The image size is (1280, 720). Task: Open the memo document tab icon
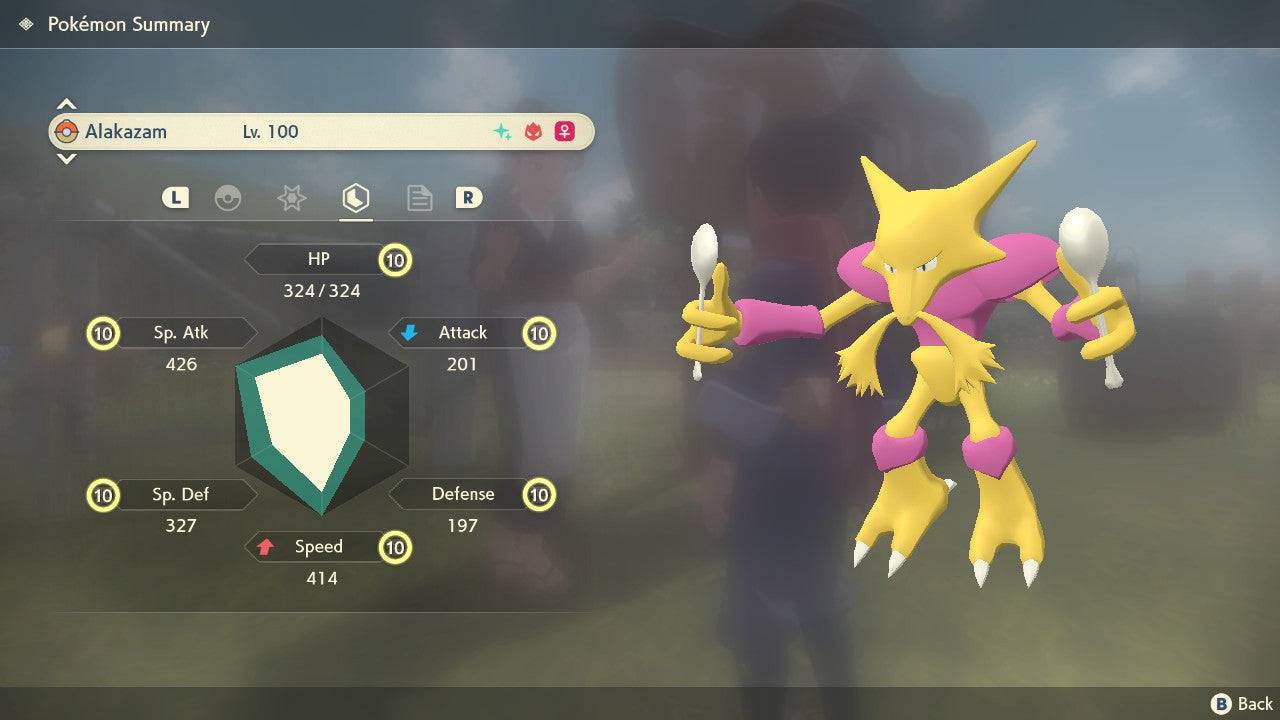(x=419, y=198)
